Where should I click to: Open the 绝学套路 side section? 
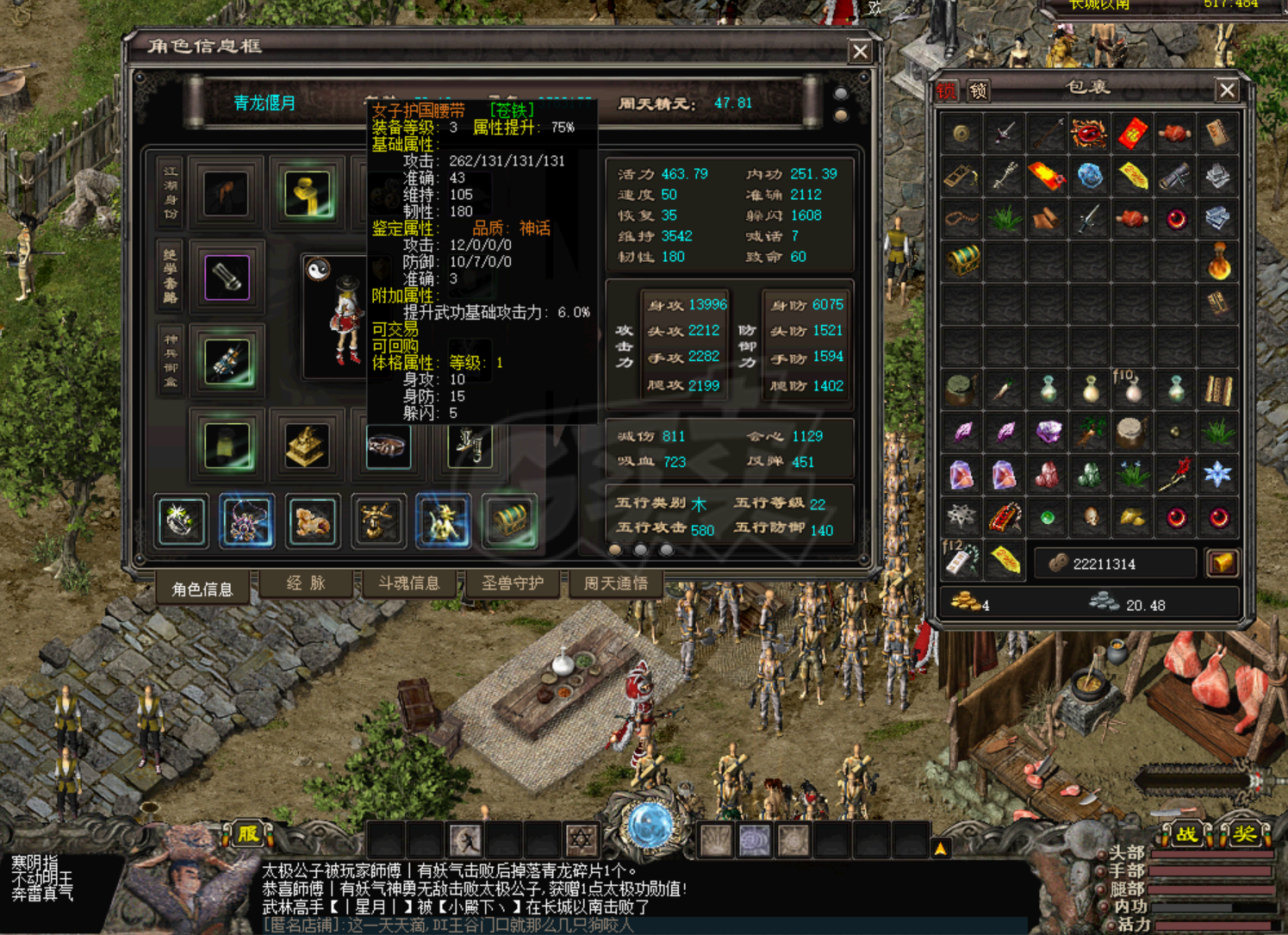coord(171,276)
